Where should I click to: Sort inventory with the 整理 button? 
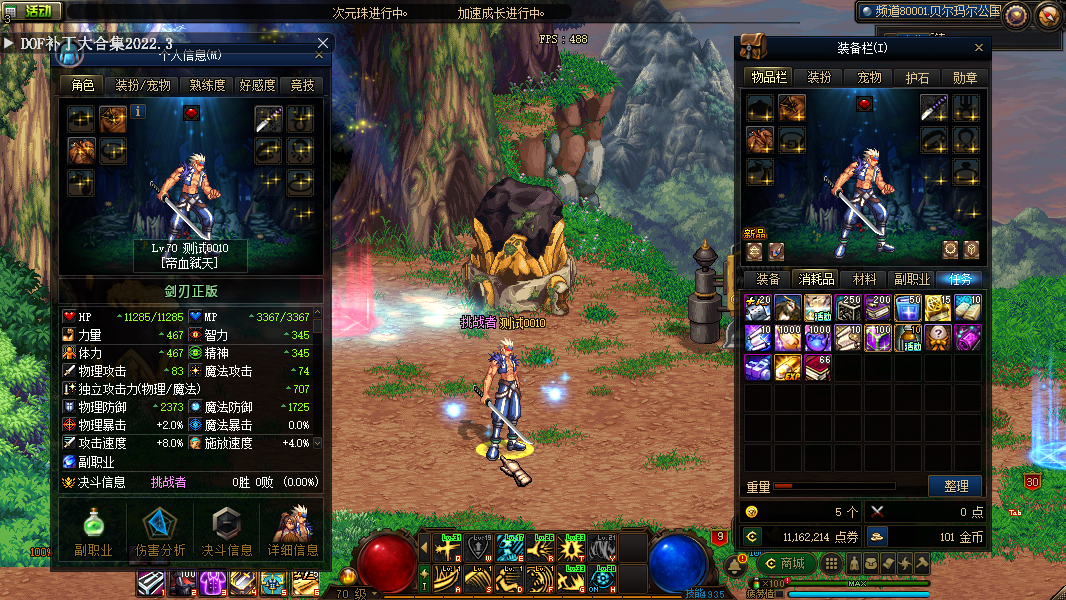(x=955, y=486)
